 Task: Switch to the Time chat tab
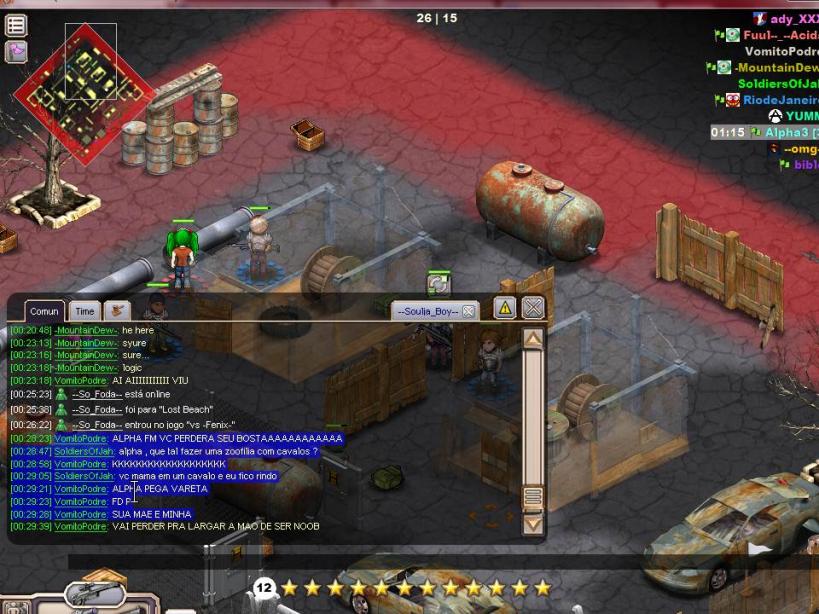coord(85,312)
